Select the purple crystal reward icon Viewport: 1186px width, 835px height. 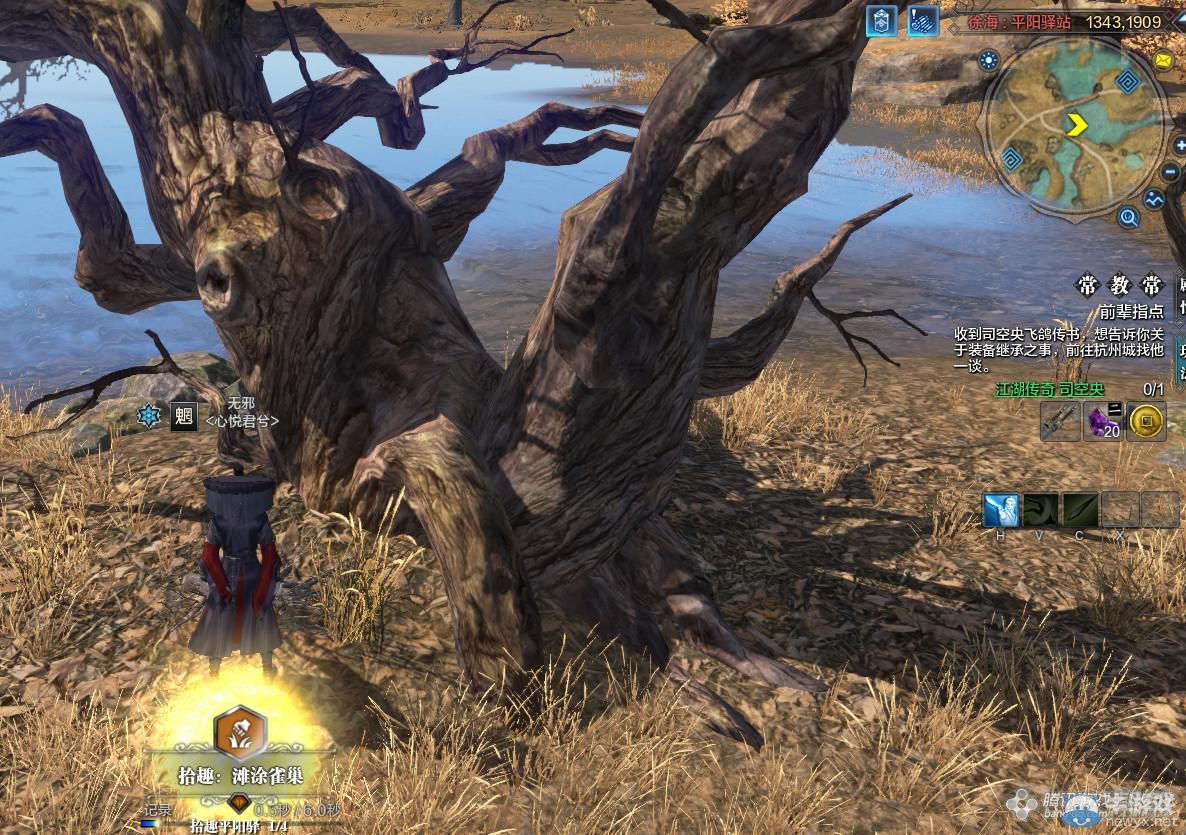click(x=1104, y=422)
